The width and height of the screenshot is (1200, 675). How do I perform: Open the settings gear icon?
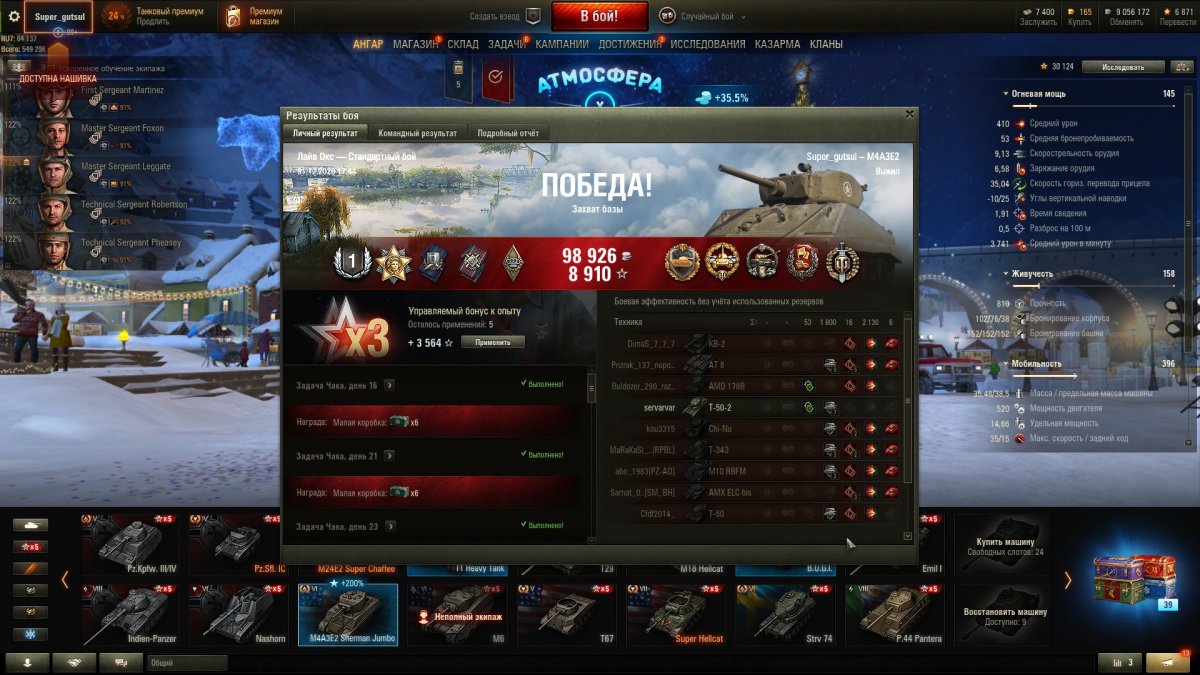click(x=14, y=16)
